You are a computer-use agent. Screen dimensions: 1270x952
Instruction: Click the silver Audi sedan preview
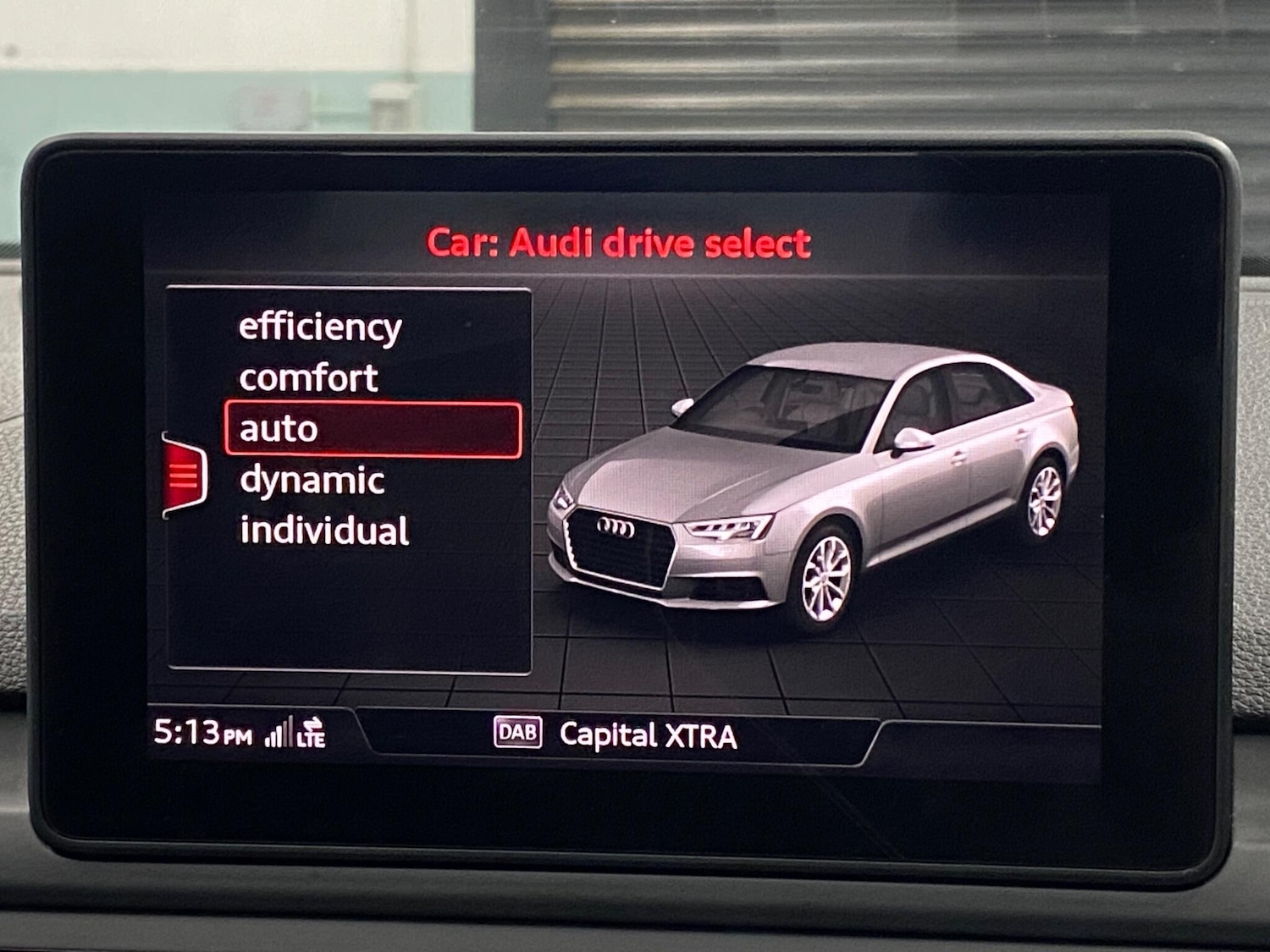pos(813,482)
